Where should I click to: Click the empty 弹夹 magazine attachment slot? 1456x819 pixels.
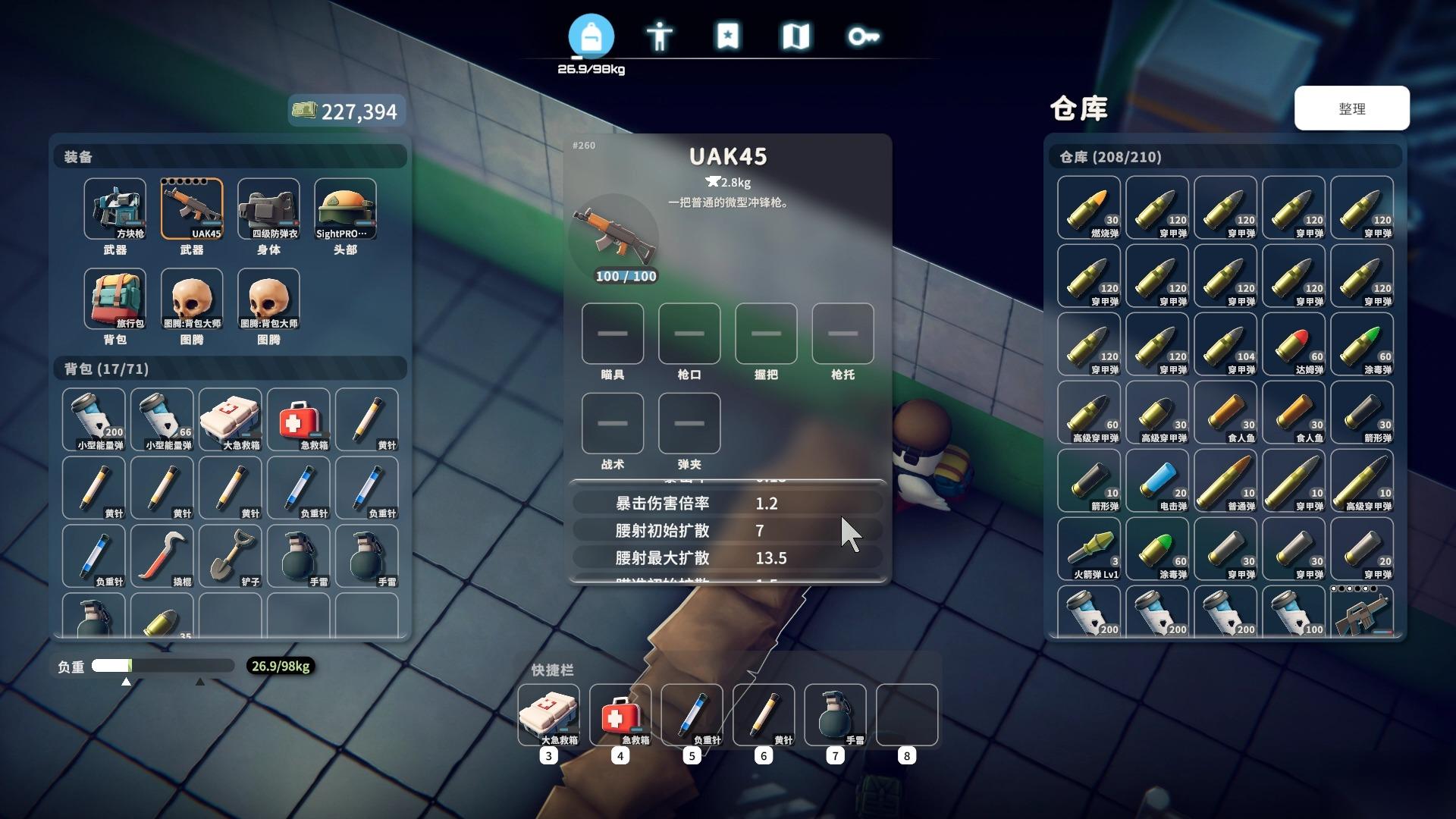tap(689, 423)
